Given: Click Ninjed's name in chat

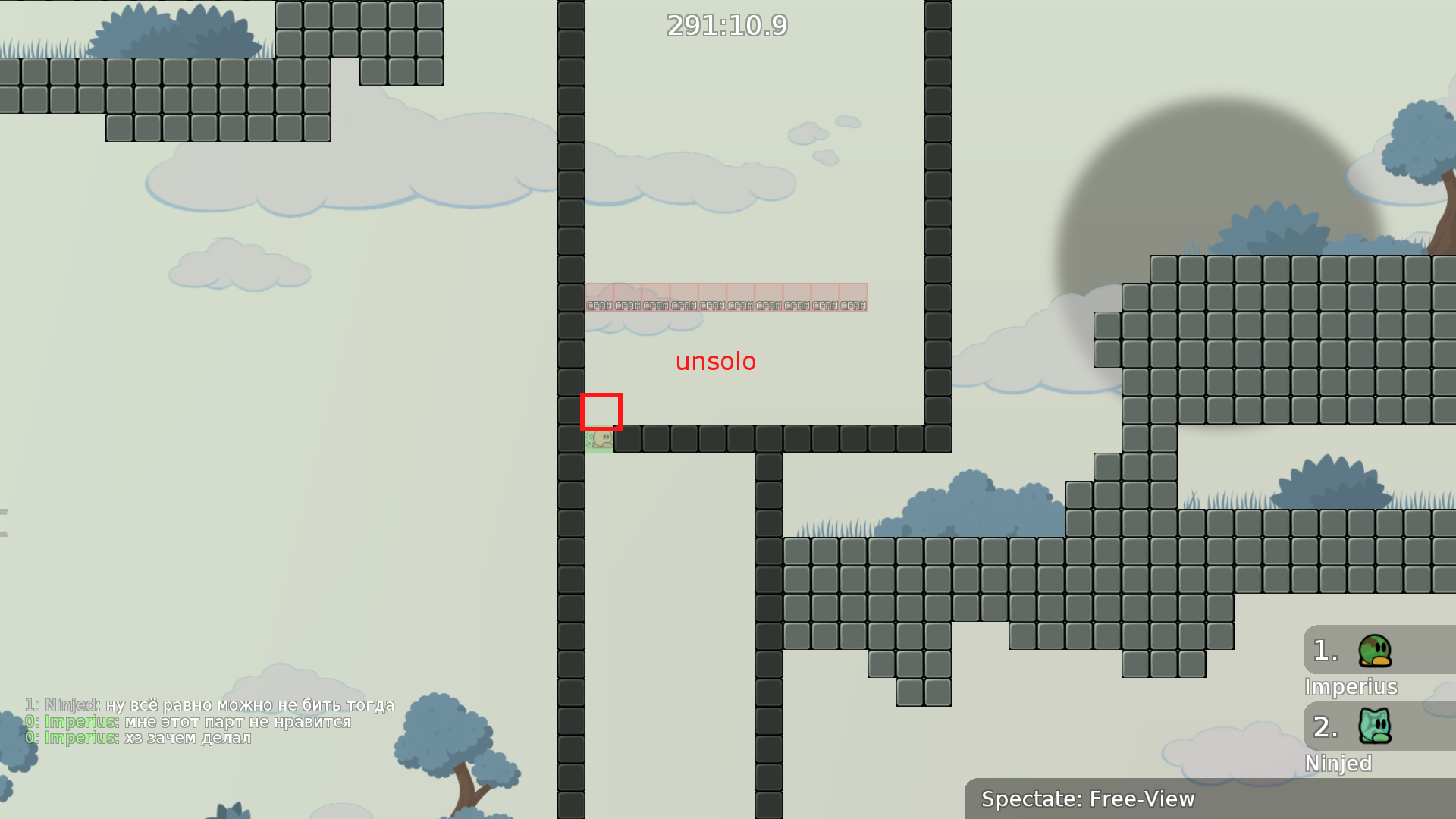Looking at the screenshot, I should (x=68, y=704).
